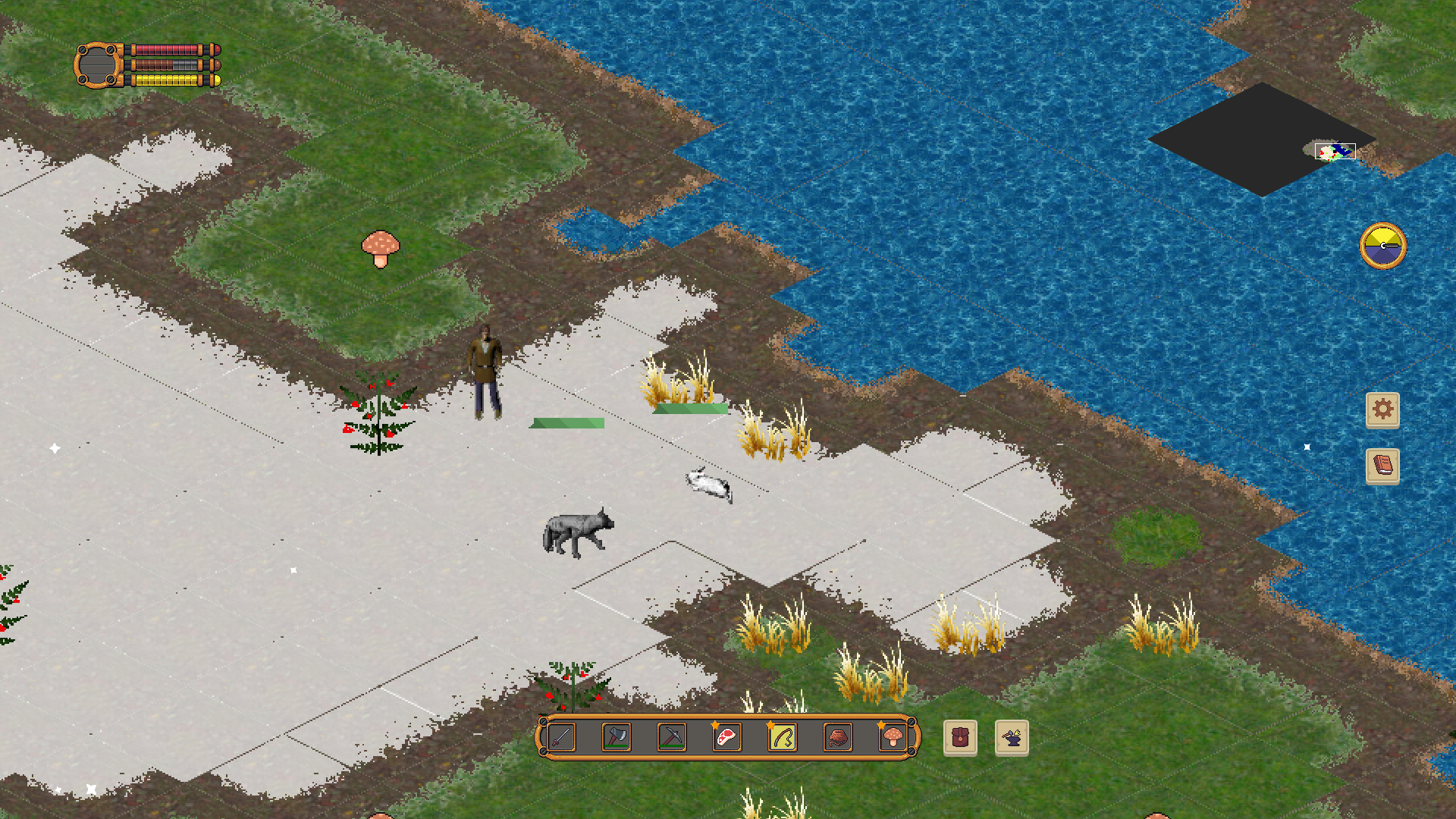The width and height of the screenshot is (1456, 819).
Task: Select the raw meat hotbar slot
Action: (727, 737)
